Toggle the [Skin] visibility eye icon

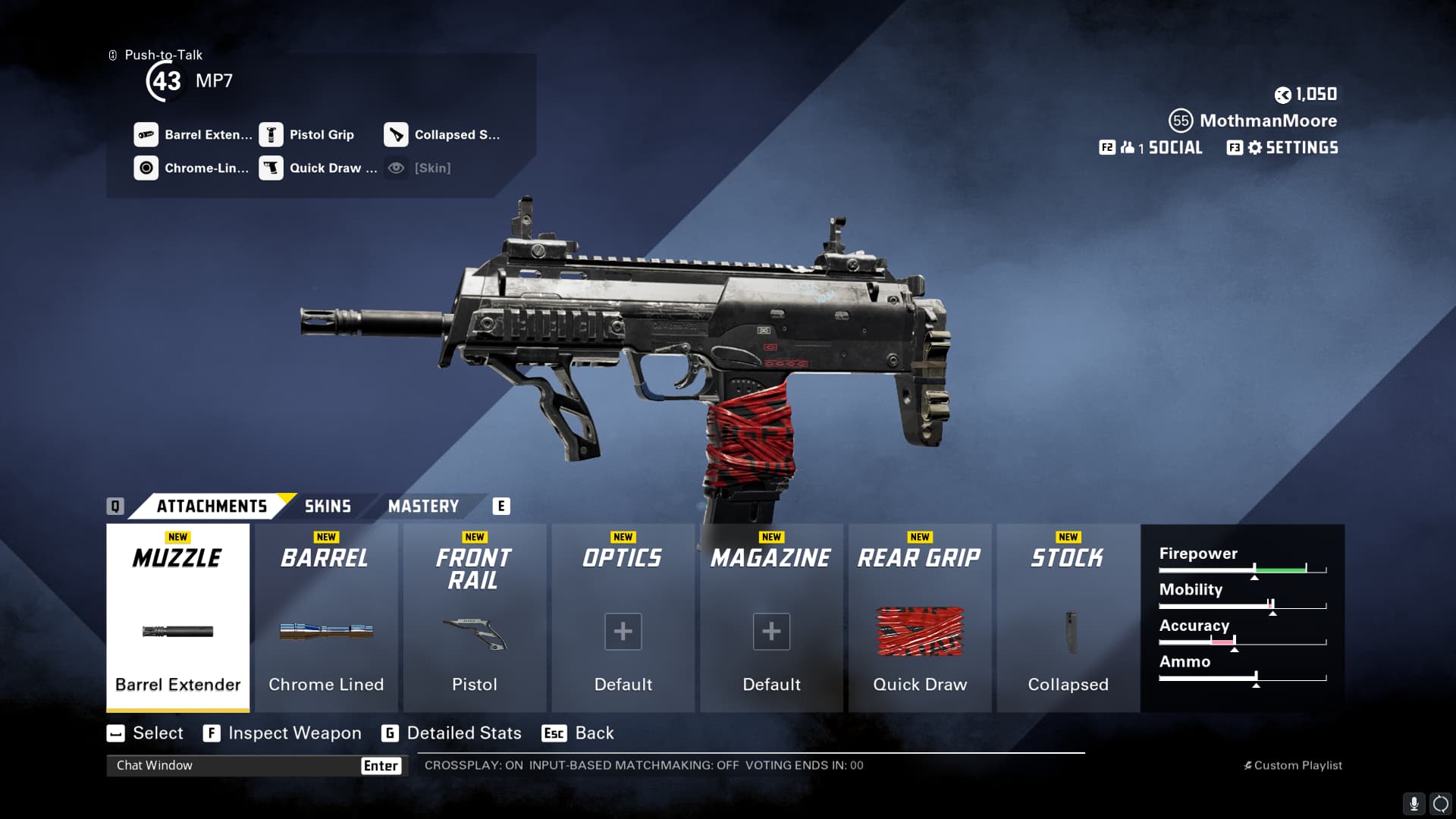396,168
